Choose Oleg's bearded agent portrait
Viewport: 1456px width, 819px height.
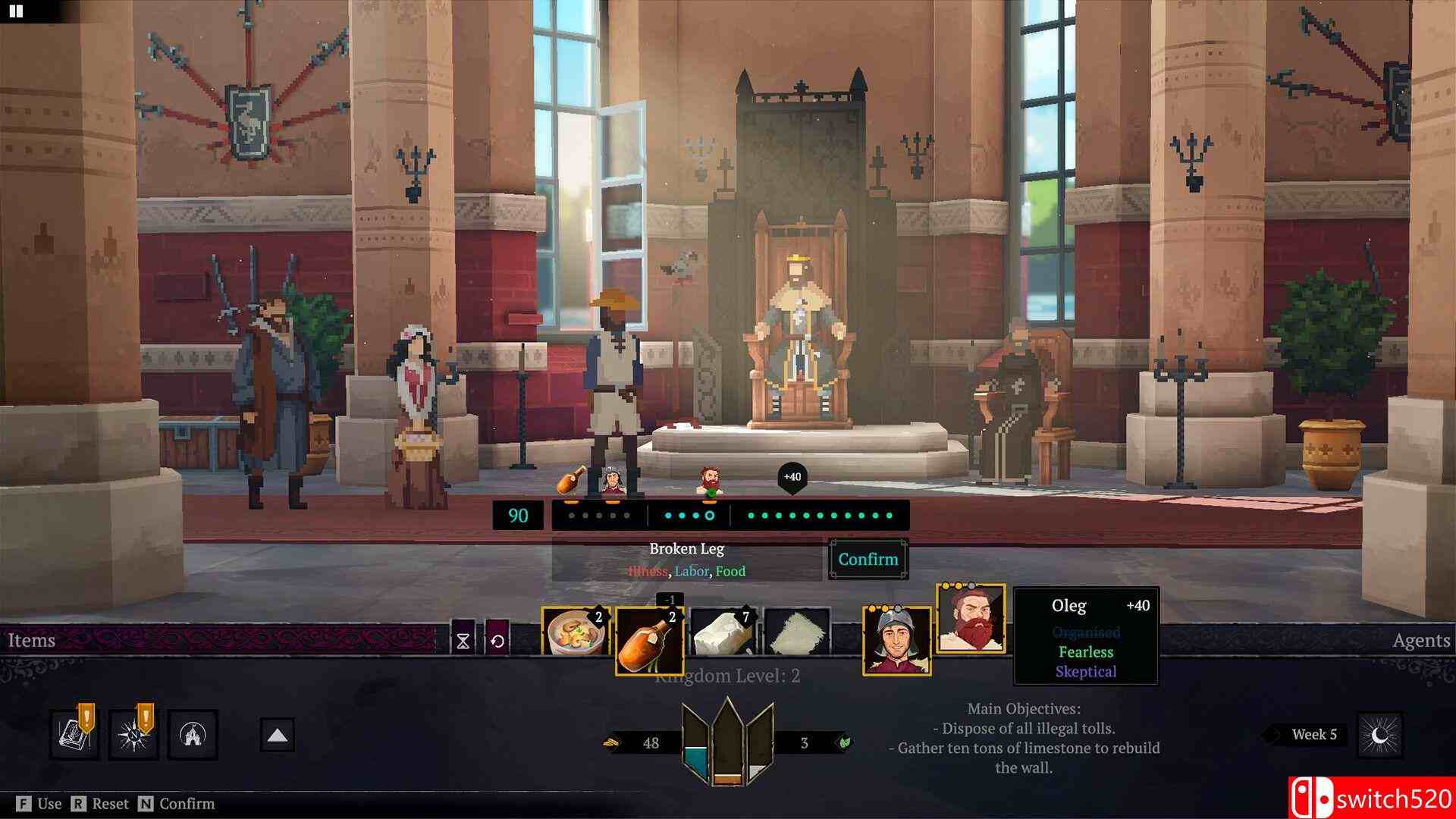971,619
